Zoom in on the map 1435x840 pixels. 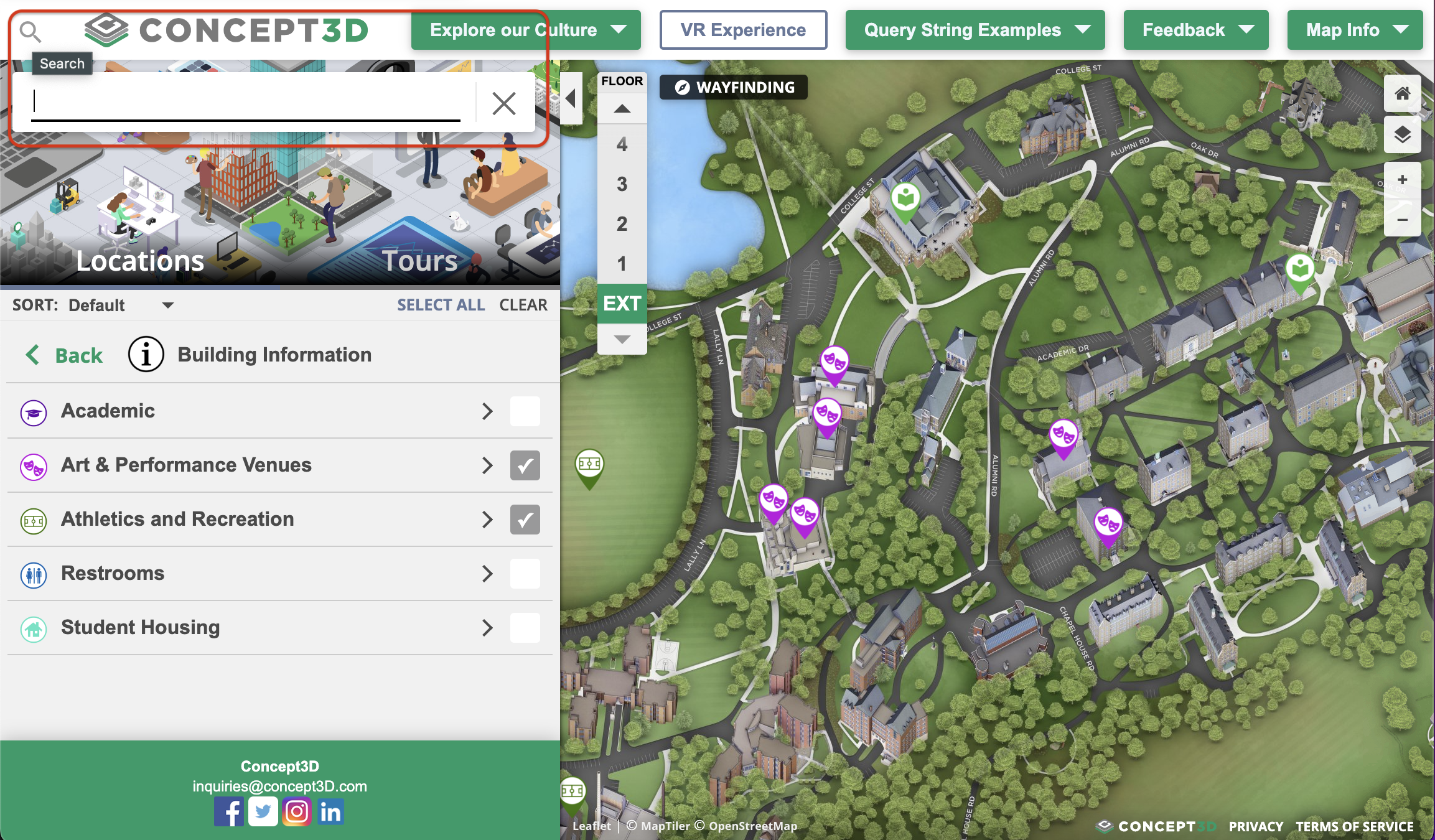(1402, 180)
